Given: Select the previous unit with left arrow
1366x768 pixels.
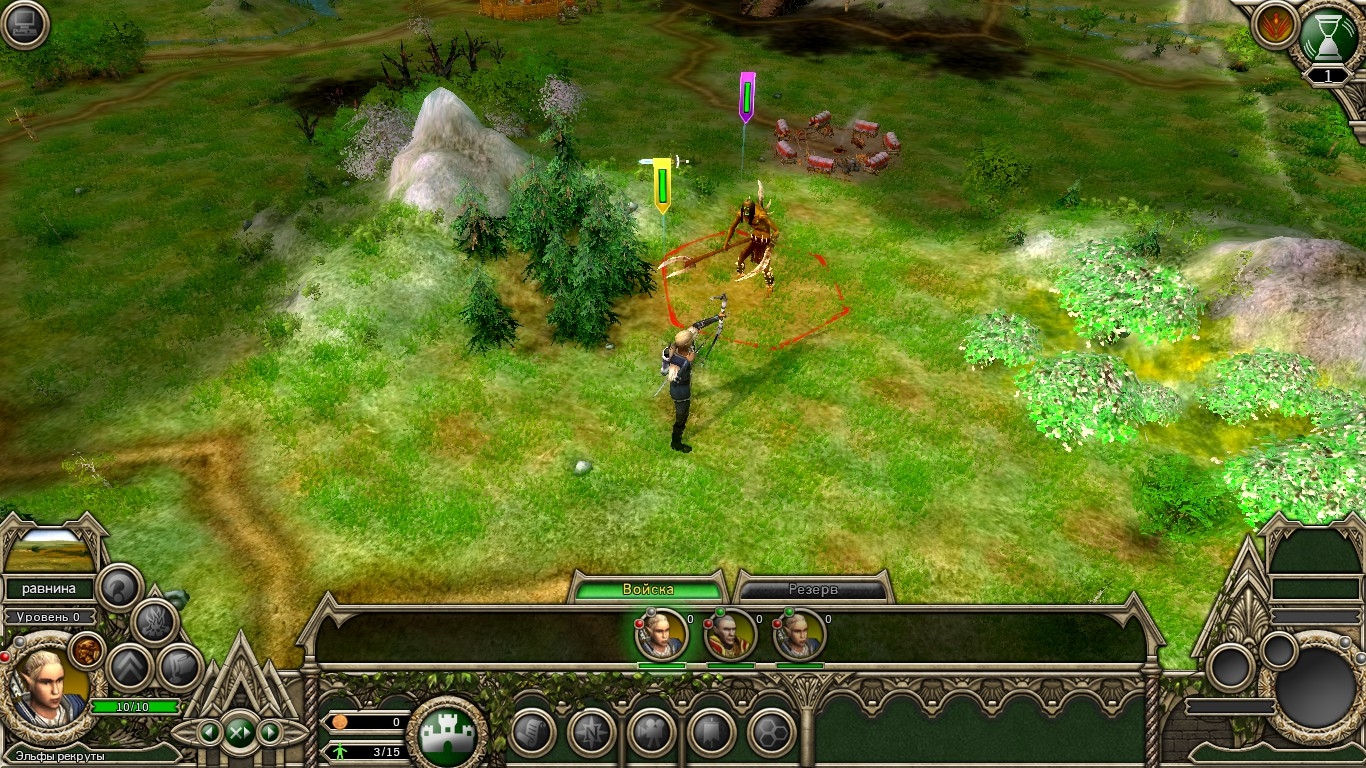Looking at the screenshot, I should click(x=210, y=732).
